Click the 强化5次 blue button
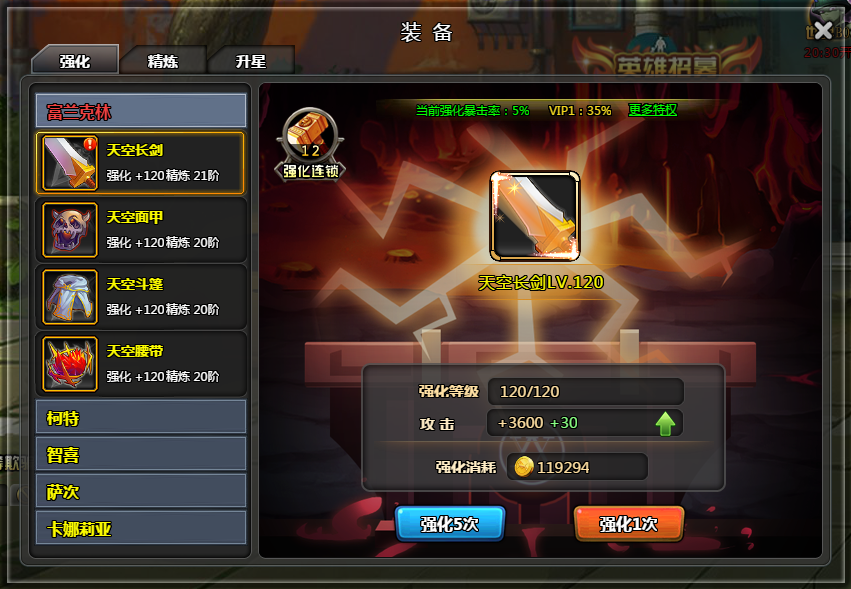Image resolution: width=851 pixels, height=589 pixels. coord(450,524)
